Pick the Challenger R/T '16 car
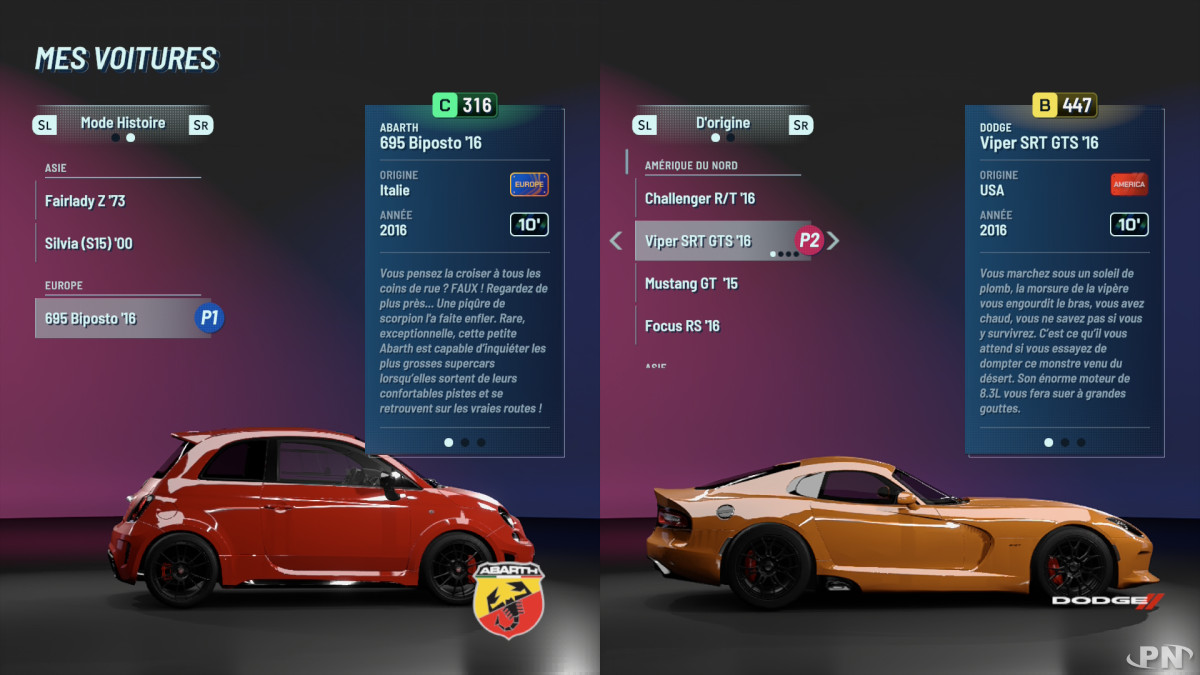The height and width of the screenshot is (675, 1200). (700, 199)
